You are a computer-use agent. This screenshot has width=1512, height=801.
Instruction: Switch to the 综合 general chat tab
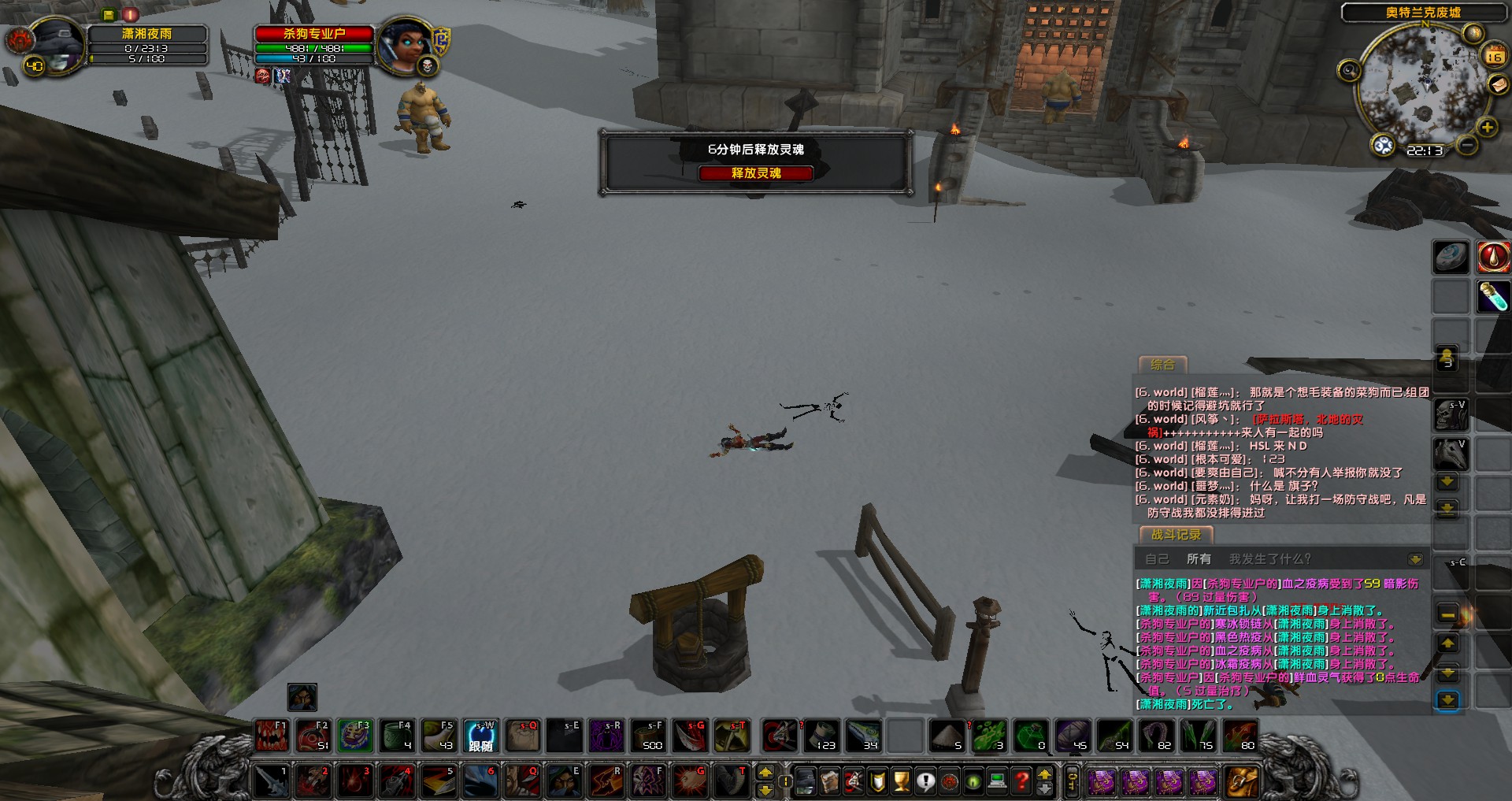click(1162, 365)
